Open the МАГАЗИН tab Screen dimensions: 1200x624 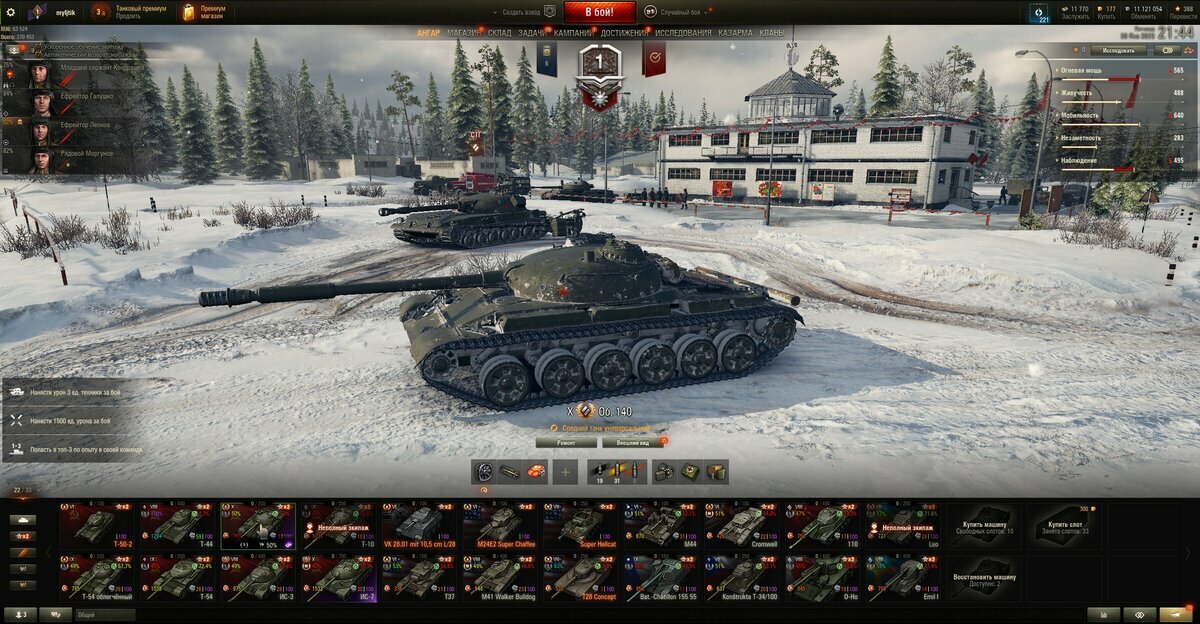(x=463, y=33)
